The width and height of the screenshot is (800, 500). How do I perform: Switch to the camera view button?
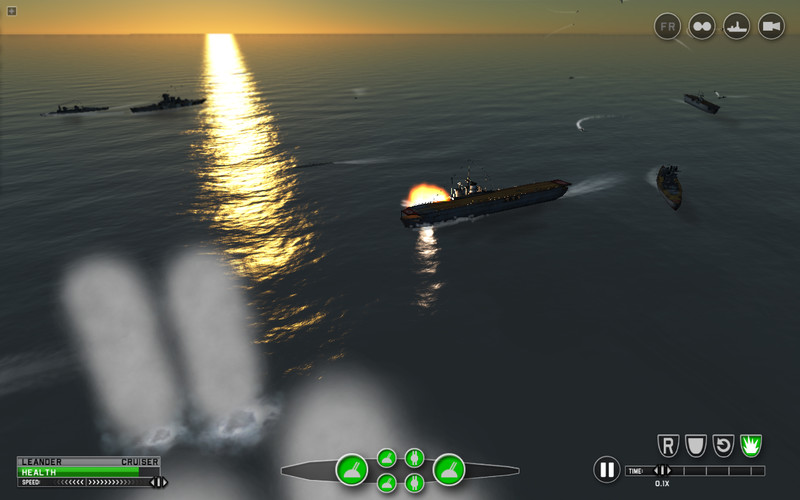click(771, 26)
